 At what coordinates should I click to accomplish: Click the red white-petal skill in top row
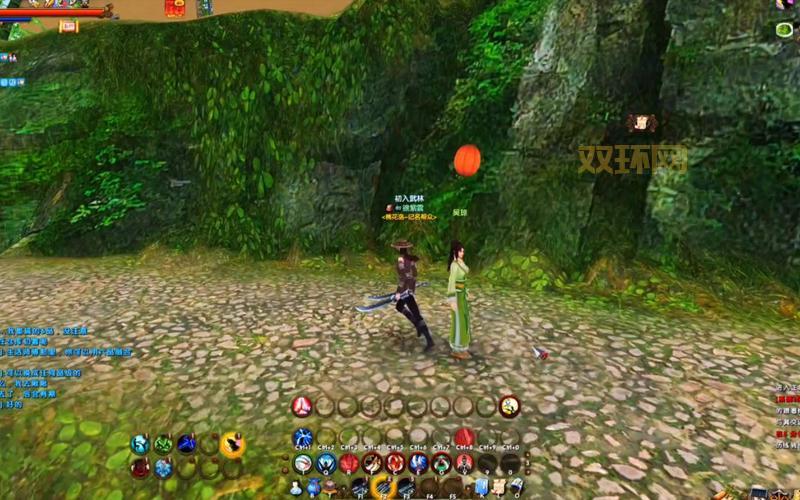301,406
